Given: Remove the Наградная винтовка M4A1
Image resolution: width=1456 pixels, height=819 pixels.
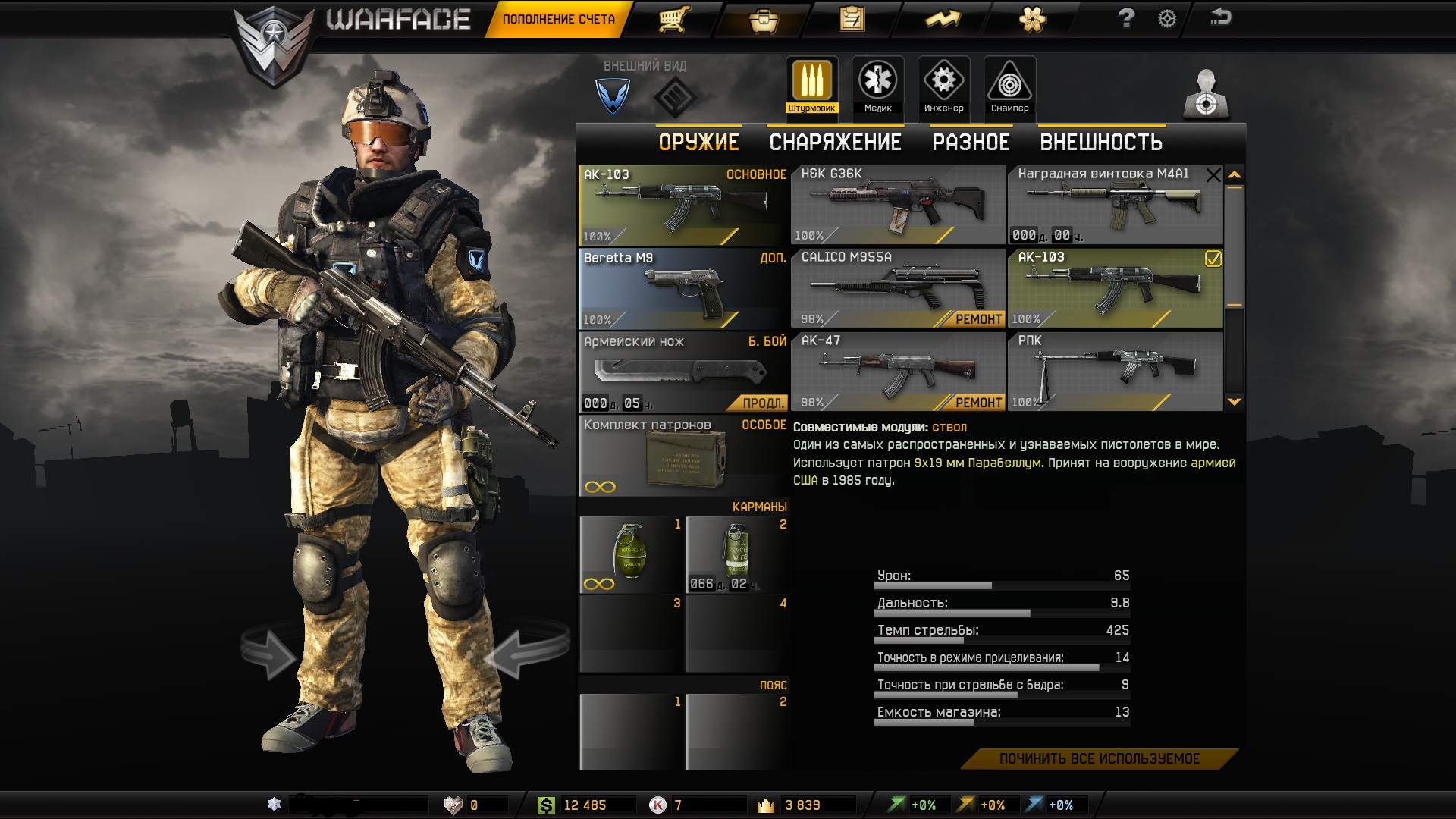Looking at the screenshot, I should [x=1213, y=176].
